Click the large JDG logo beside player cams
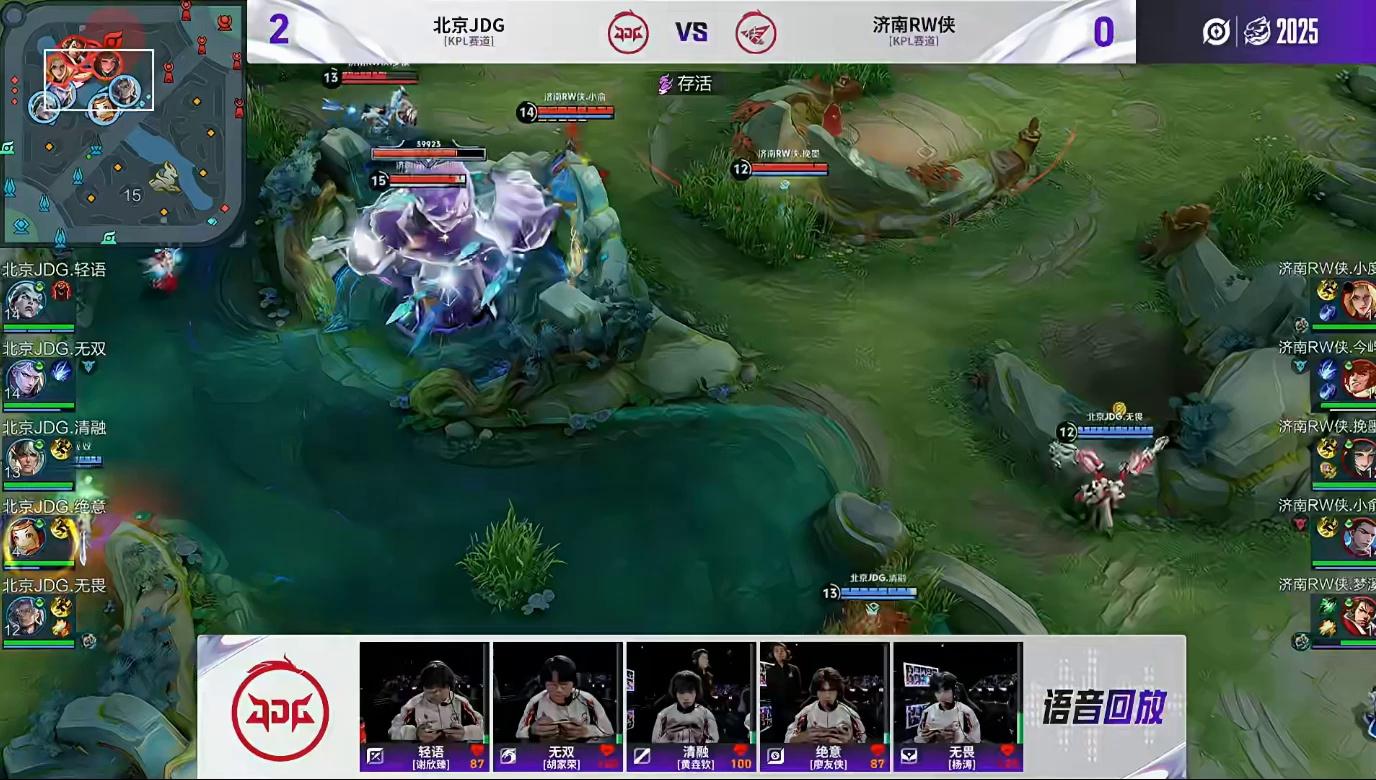The height and width of the screenshot is (780, 1376). pos(280,708)
